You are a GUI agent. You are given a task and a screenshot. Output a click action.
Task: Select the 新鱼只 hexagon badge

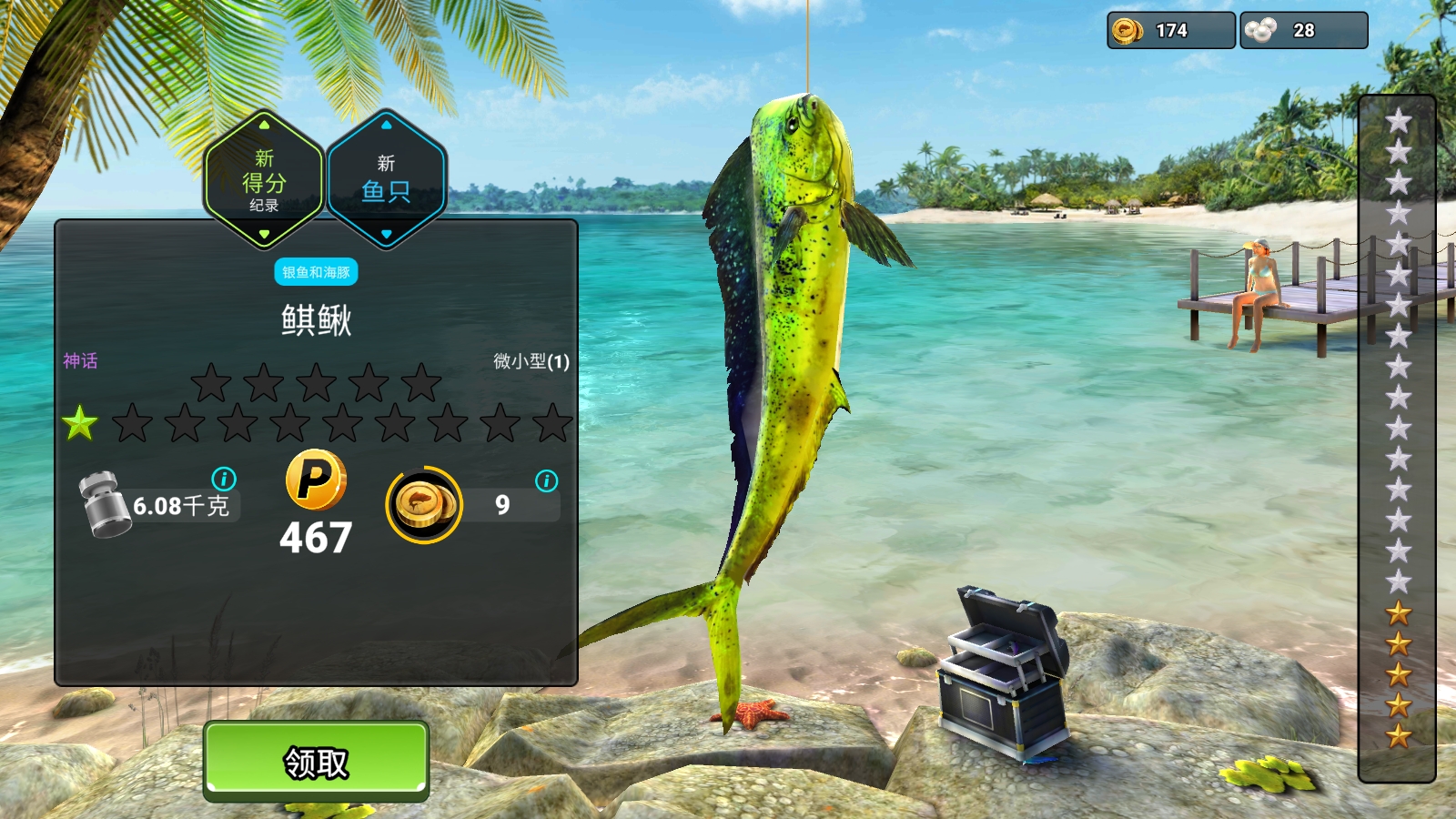386,180
